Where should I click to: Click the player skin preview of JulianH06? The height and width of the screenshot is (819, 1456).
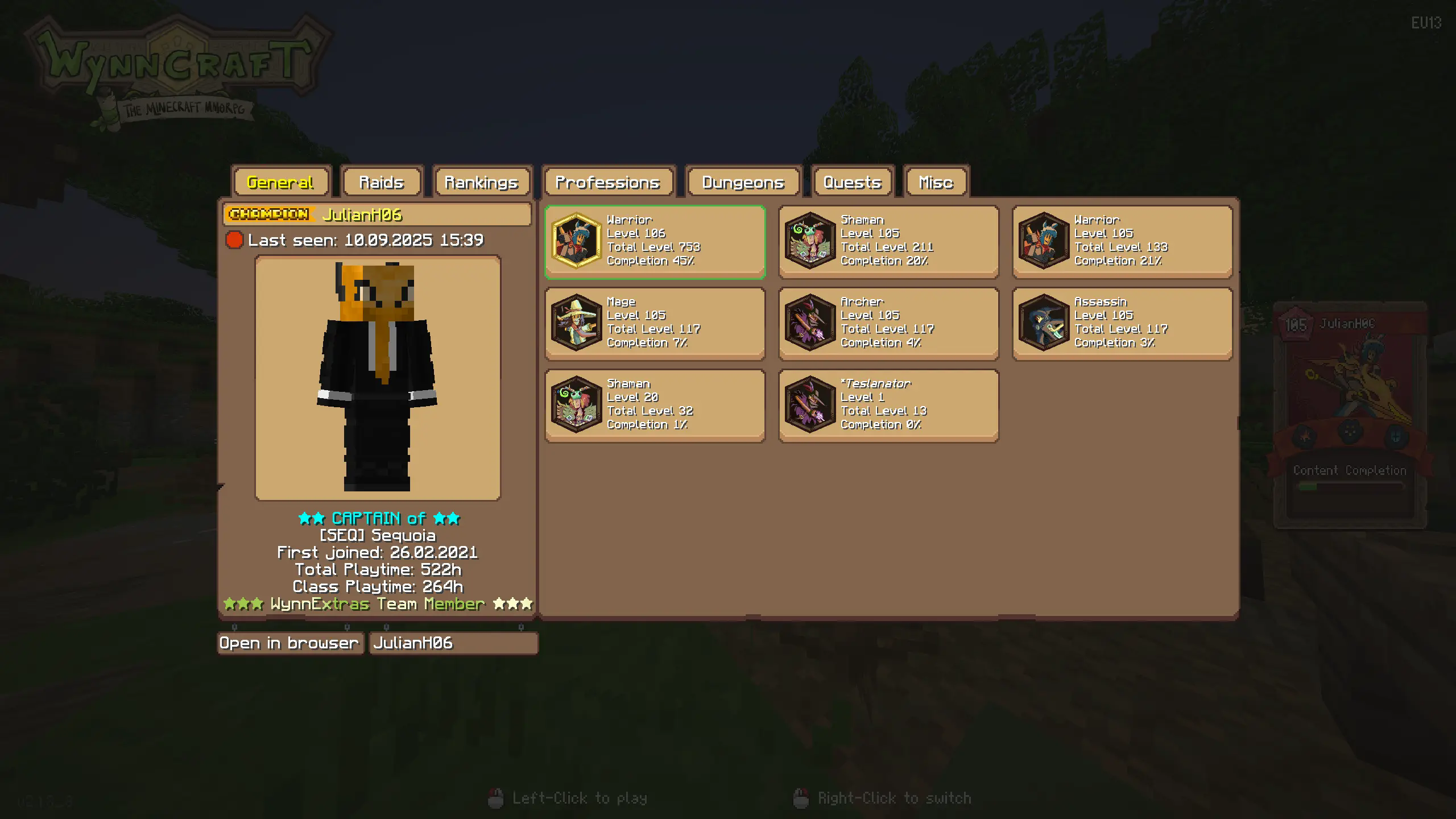pos(378,378)
